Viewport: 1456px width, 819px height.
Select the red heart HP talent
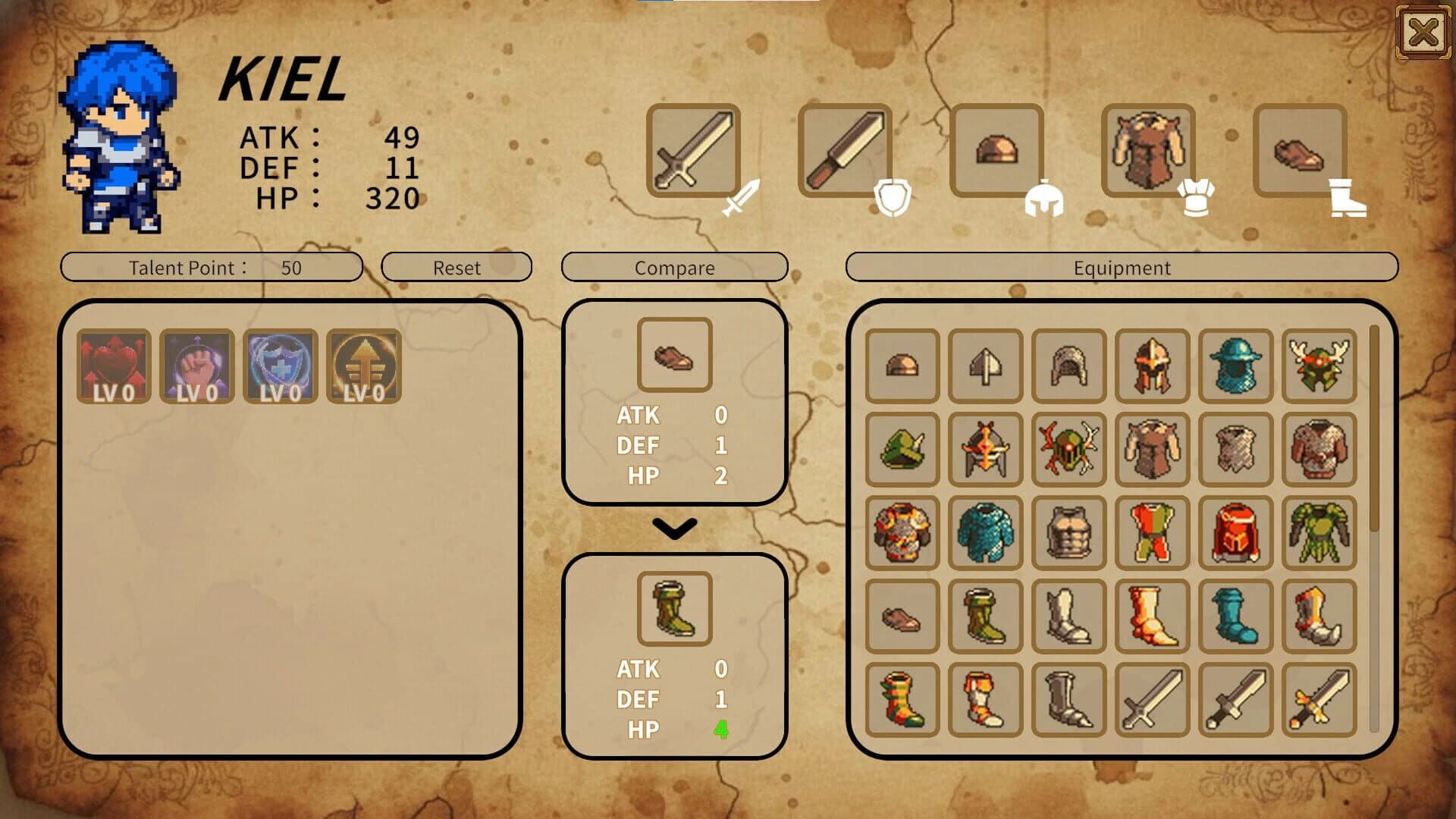(x=114, y=368)
